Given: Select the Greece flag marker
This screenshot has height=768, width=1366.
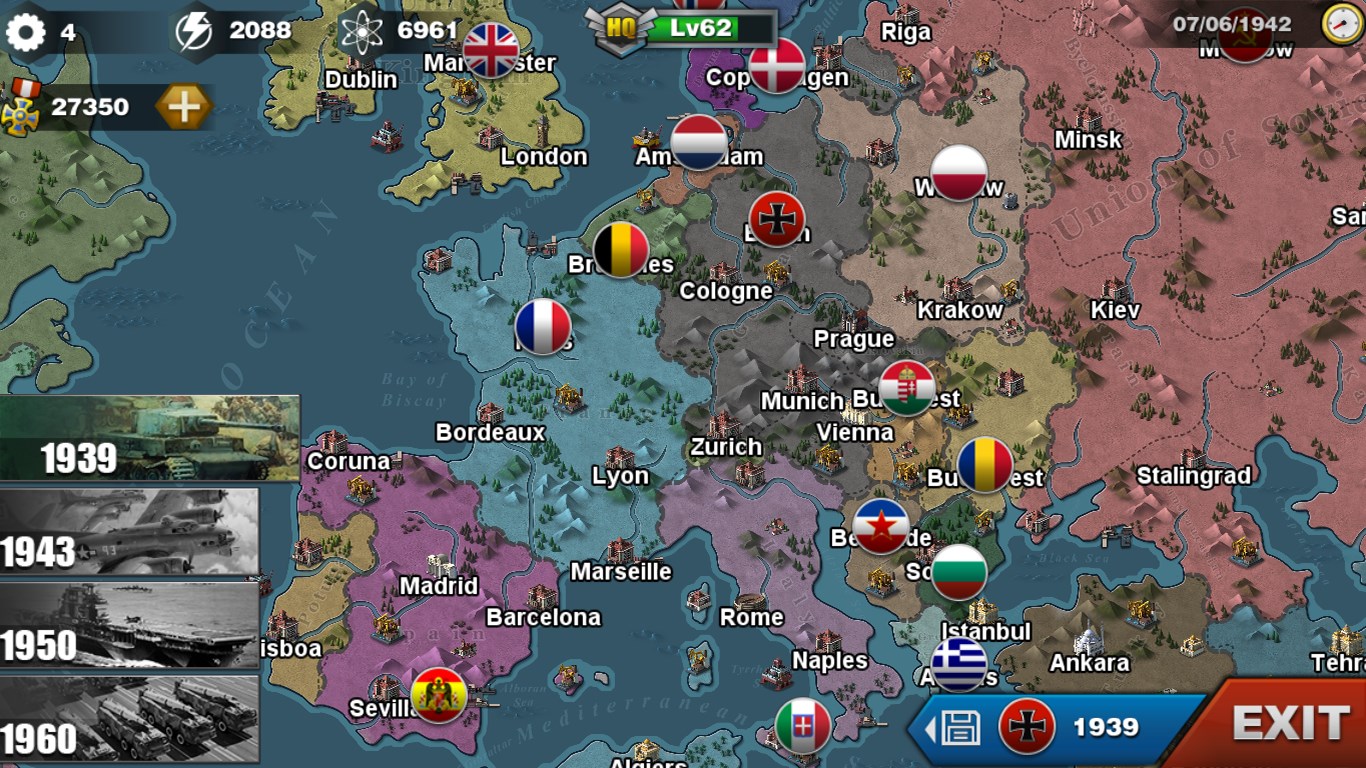Looking at the screenshot, I should (x=959, y=664).
